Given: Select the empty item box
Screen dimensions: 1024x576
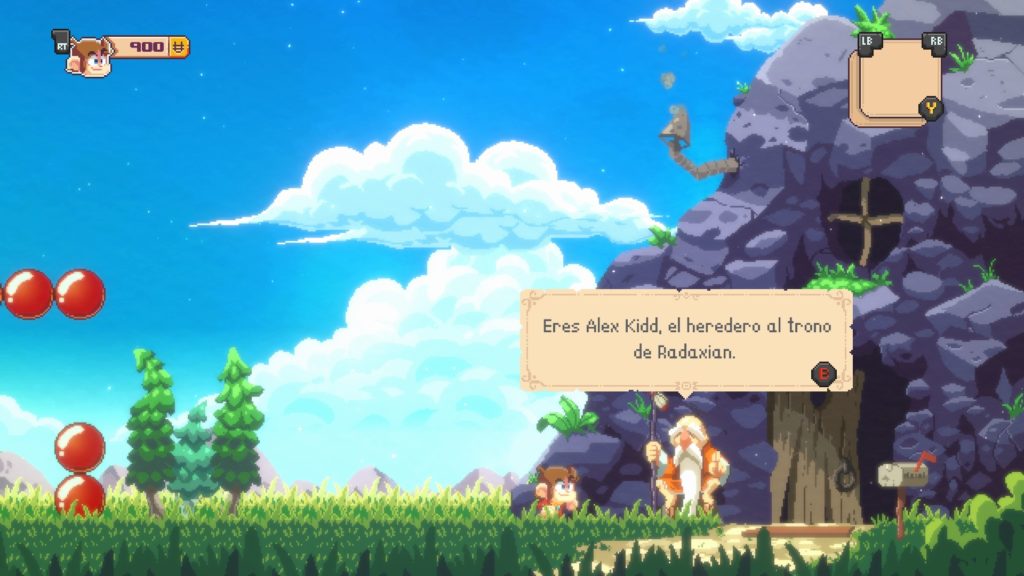Looking at the screenshot, I should (x=894, y=80).
